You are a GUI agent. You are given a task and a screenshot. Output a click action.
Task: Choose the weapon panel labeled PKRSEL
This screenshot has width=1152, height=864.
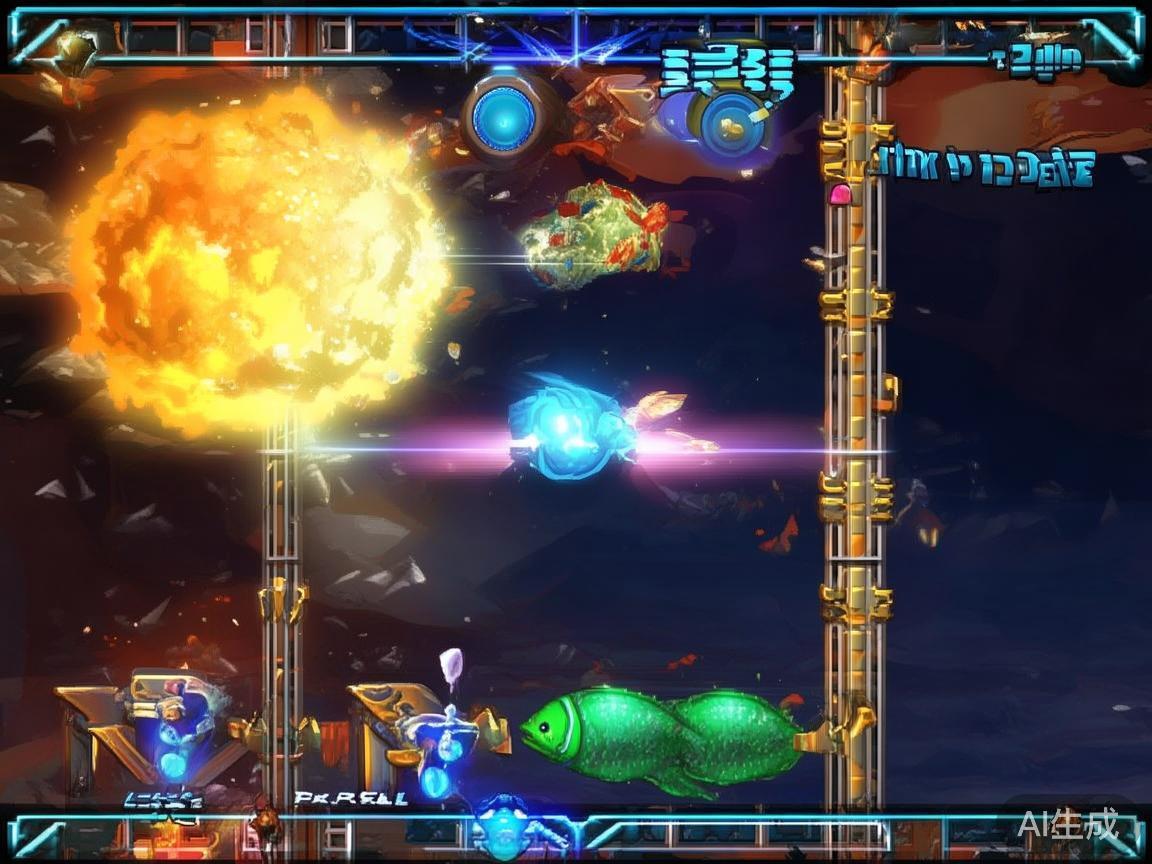412,737
